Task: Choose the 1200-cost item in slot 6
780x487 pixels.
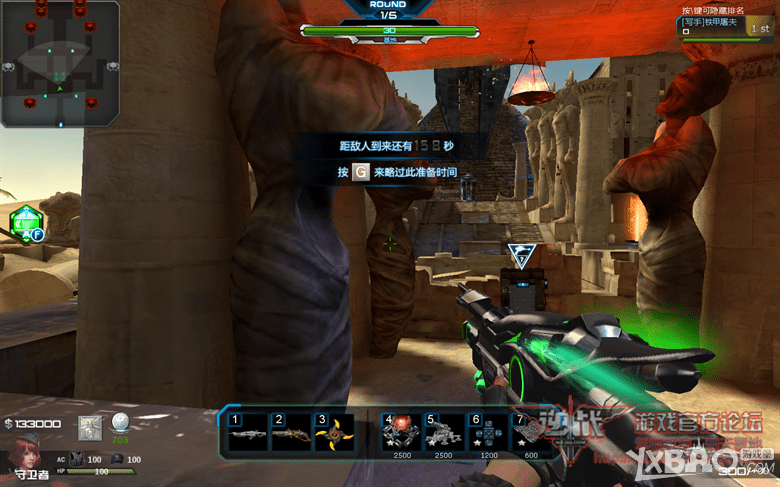Action: 487,432
